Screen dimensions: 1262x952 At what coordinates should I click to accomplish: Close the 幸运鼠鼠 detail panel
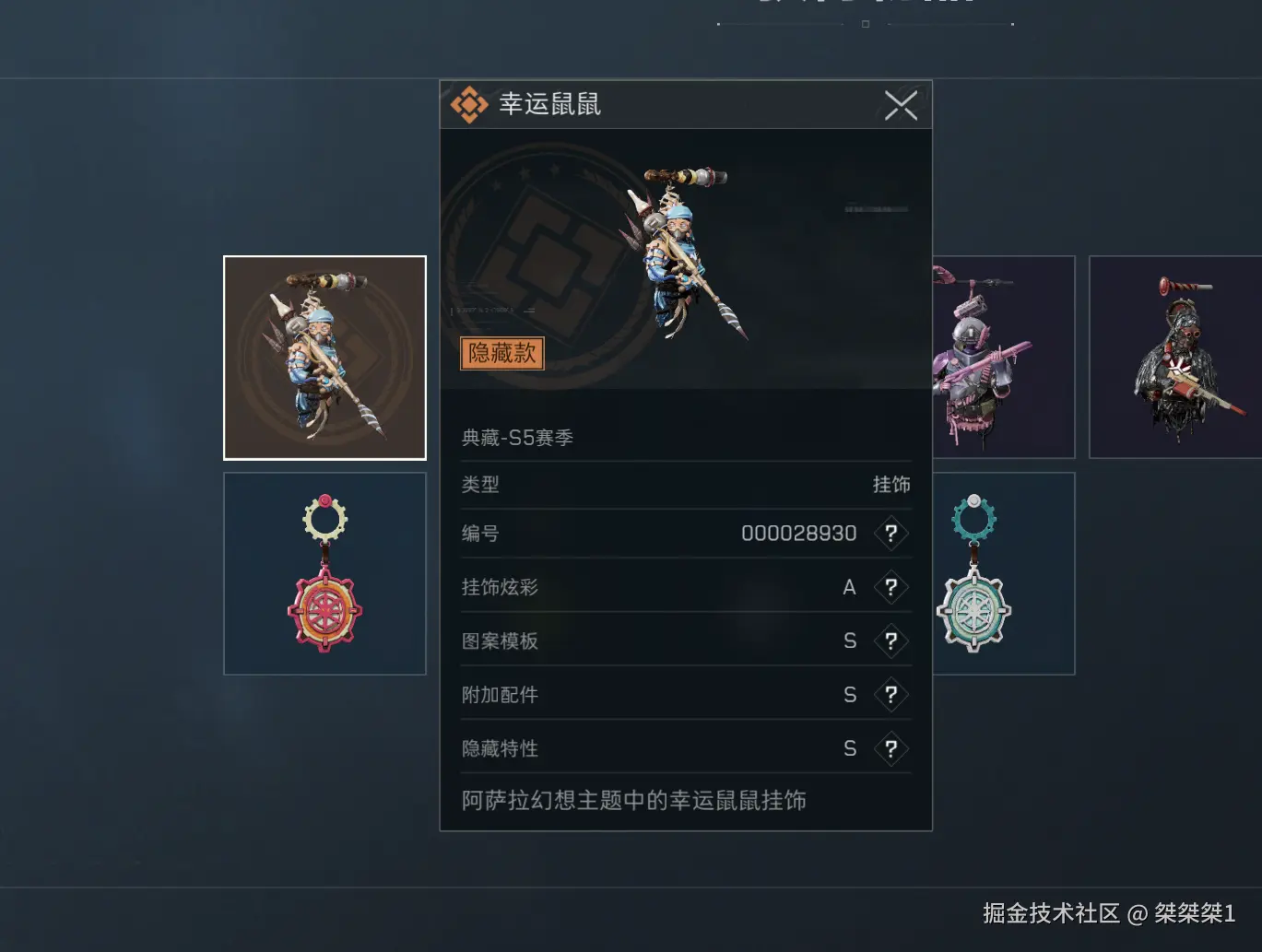tap(901, 105)
